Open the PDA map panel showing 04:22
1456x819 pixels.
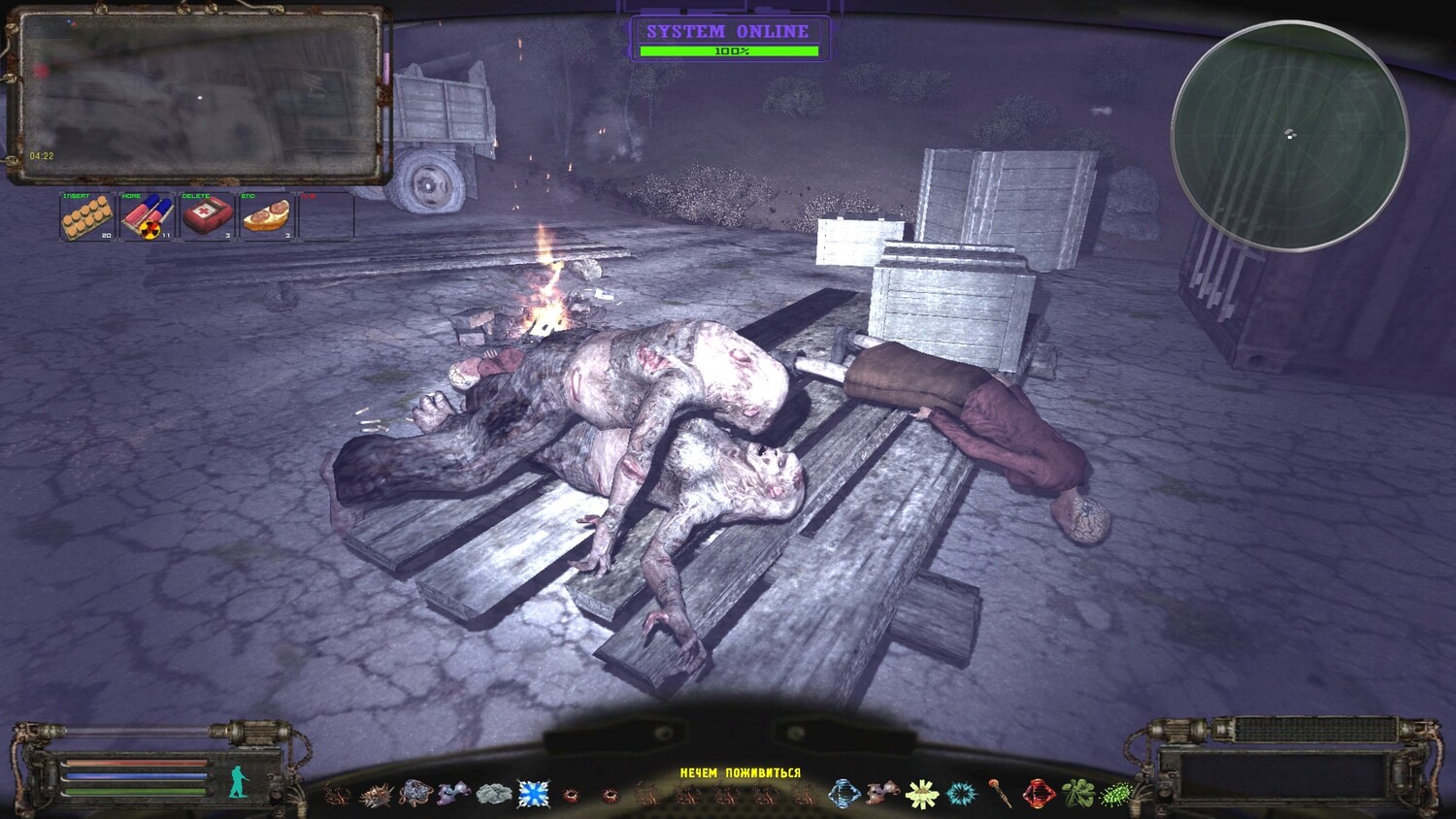click(199, 95)
